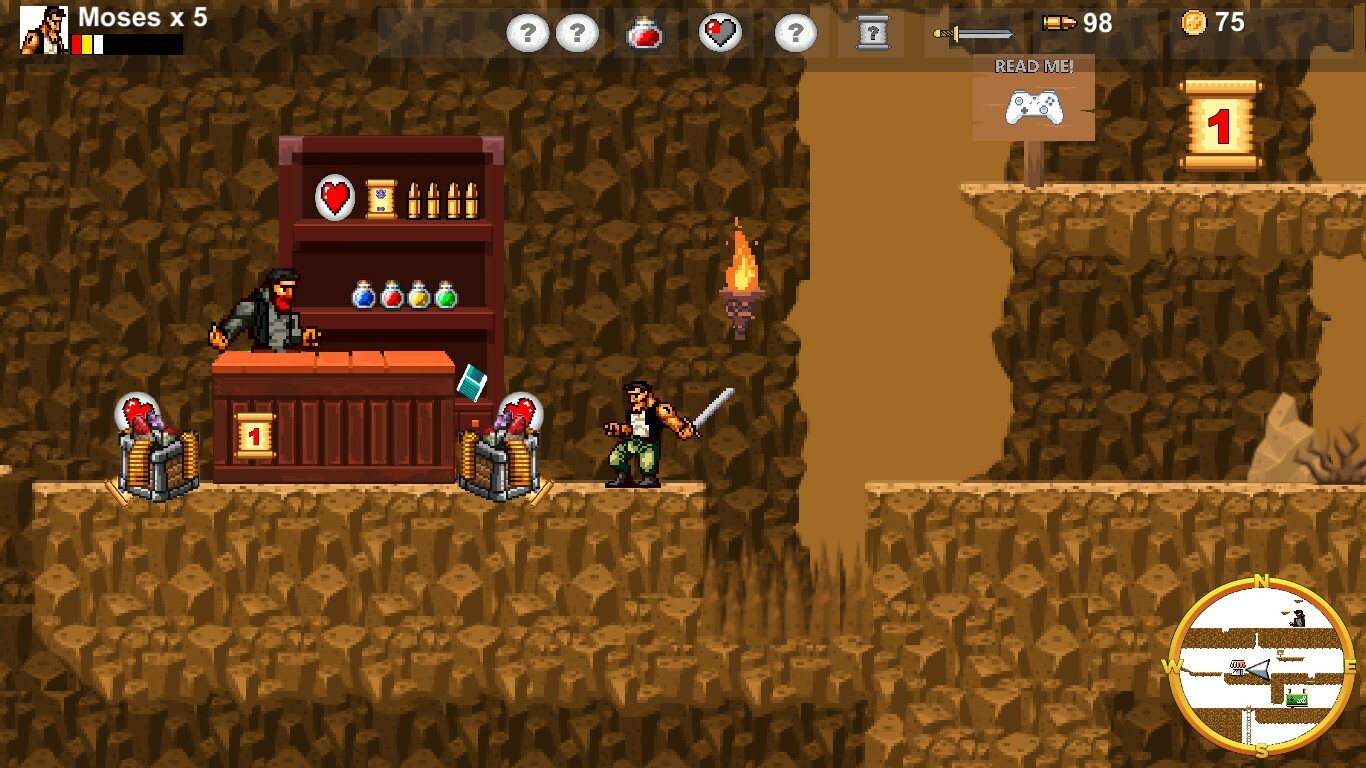Viewport: 1366px width, 768px height.
Task: Click the first question-mark empty item slot
Action: click(527, 32)
